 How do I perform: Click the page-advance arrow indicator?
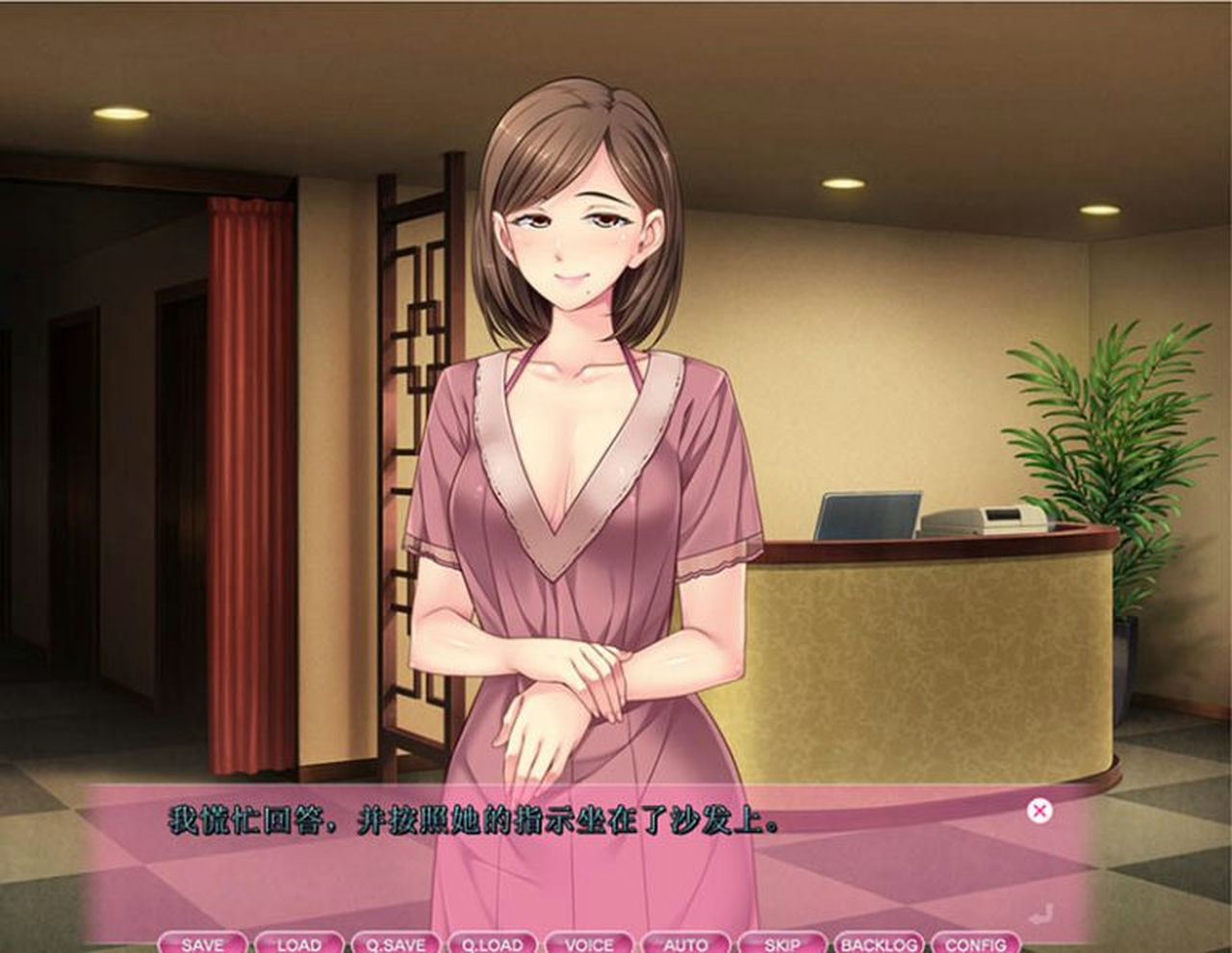(x=1039, y=913)
